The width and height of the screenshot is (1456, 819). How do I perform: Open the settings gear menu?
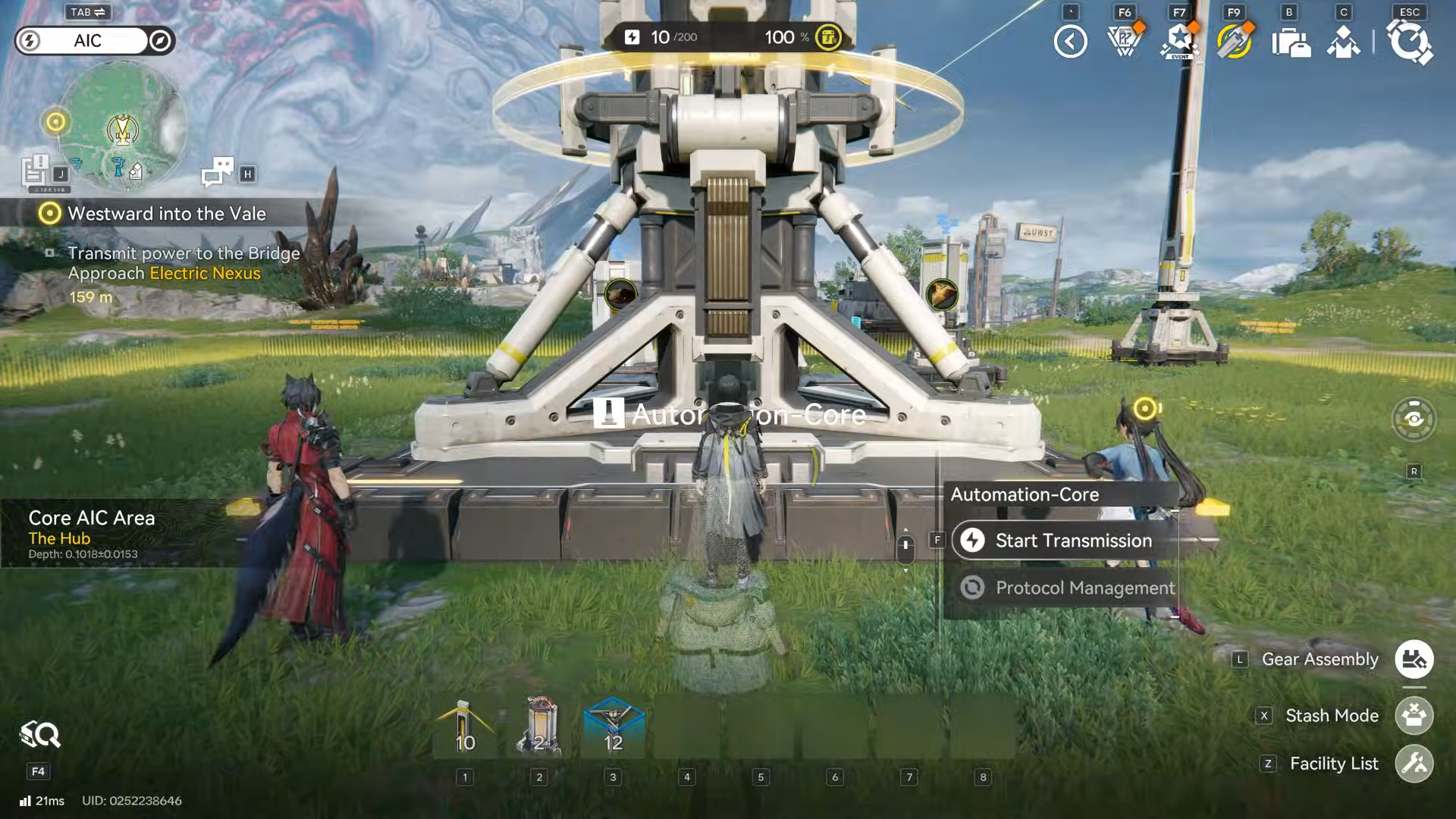(1409, 42)
